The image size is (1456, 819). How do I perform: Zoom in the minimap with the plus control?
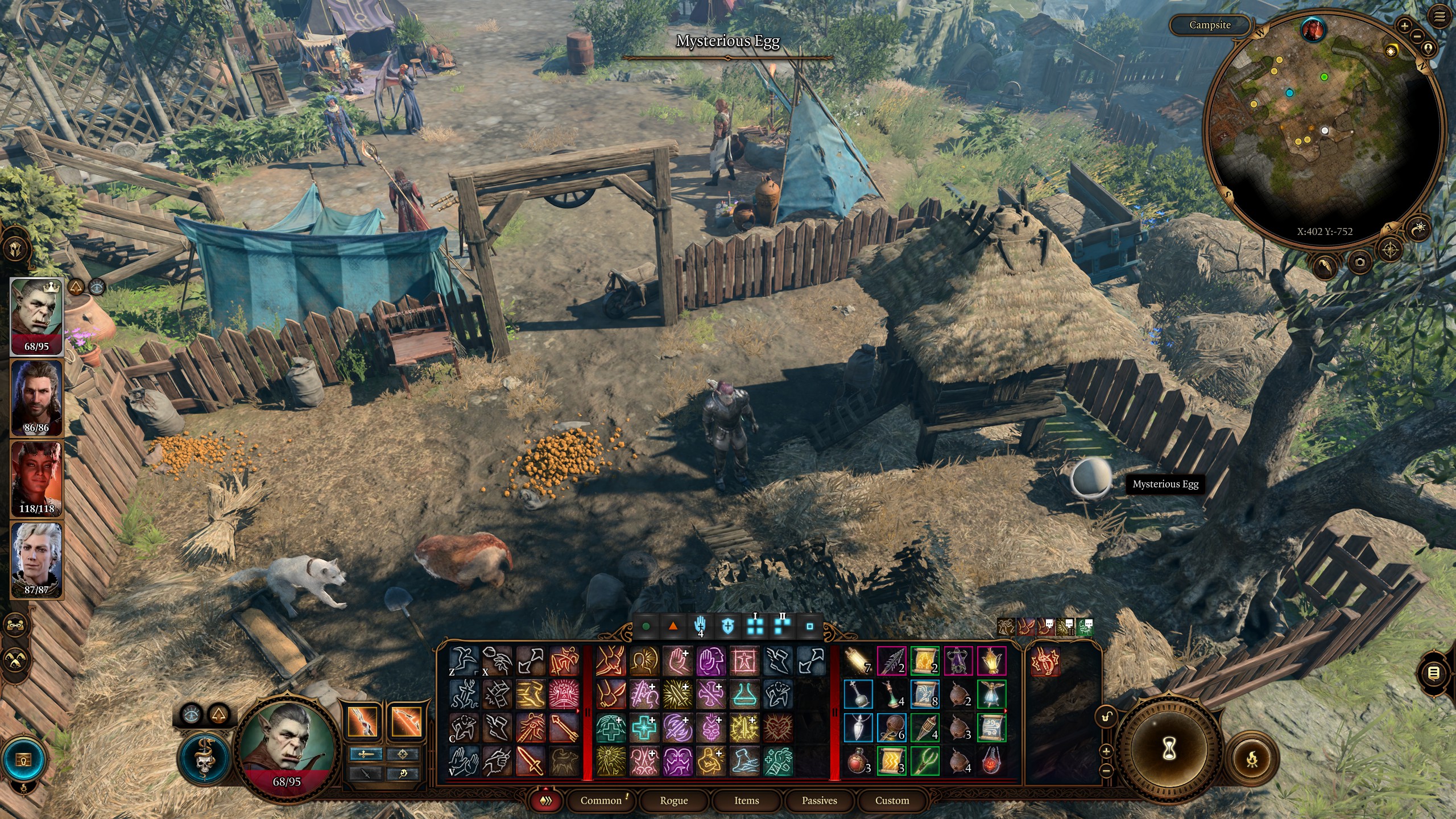tap(1405, 26)
